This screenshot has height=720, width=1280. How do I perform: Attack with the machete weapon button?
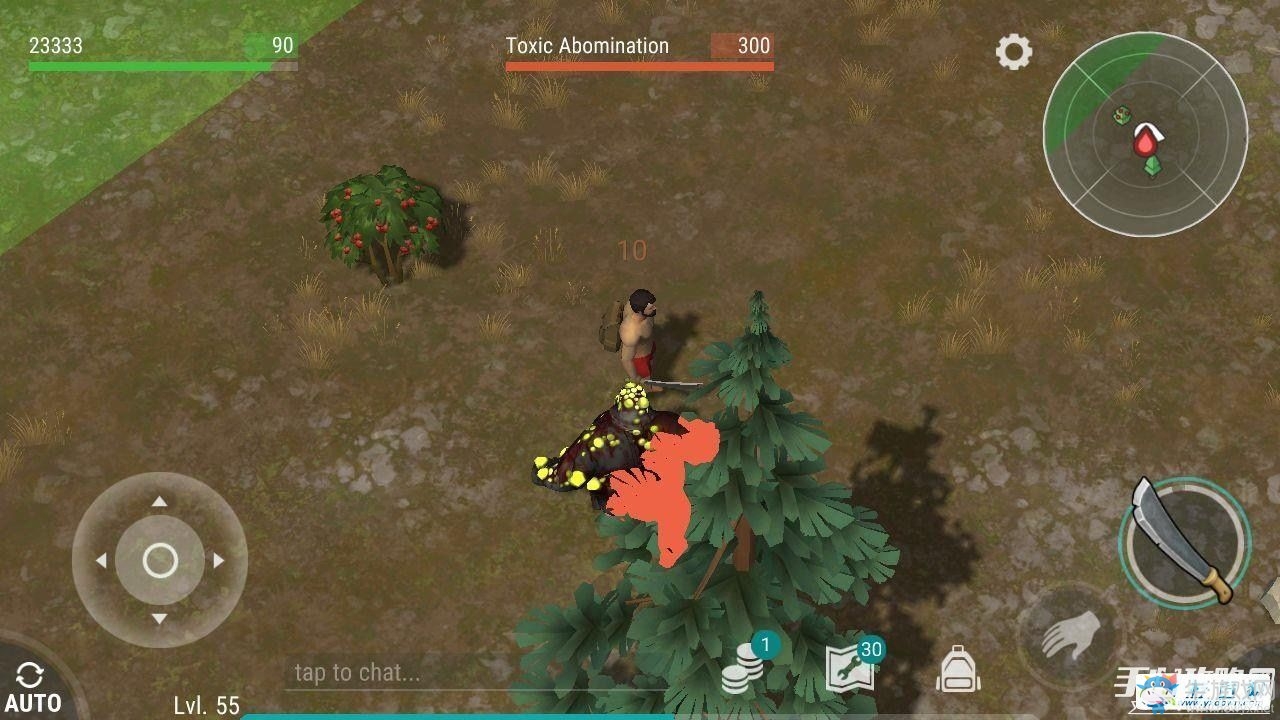tap(1186, 542)
